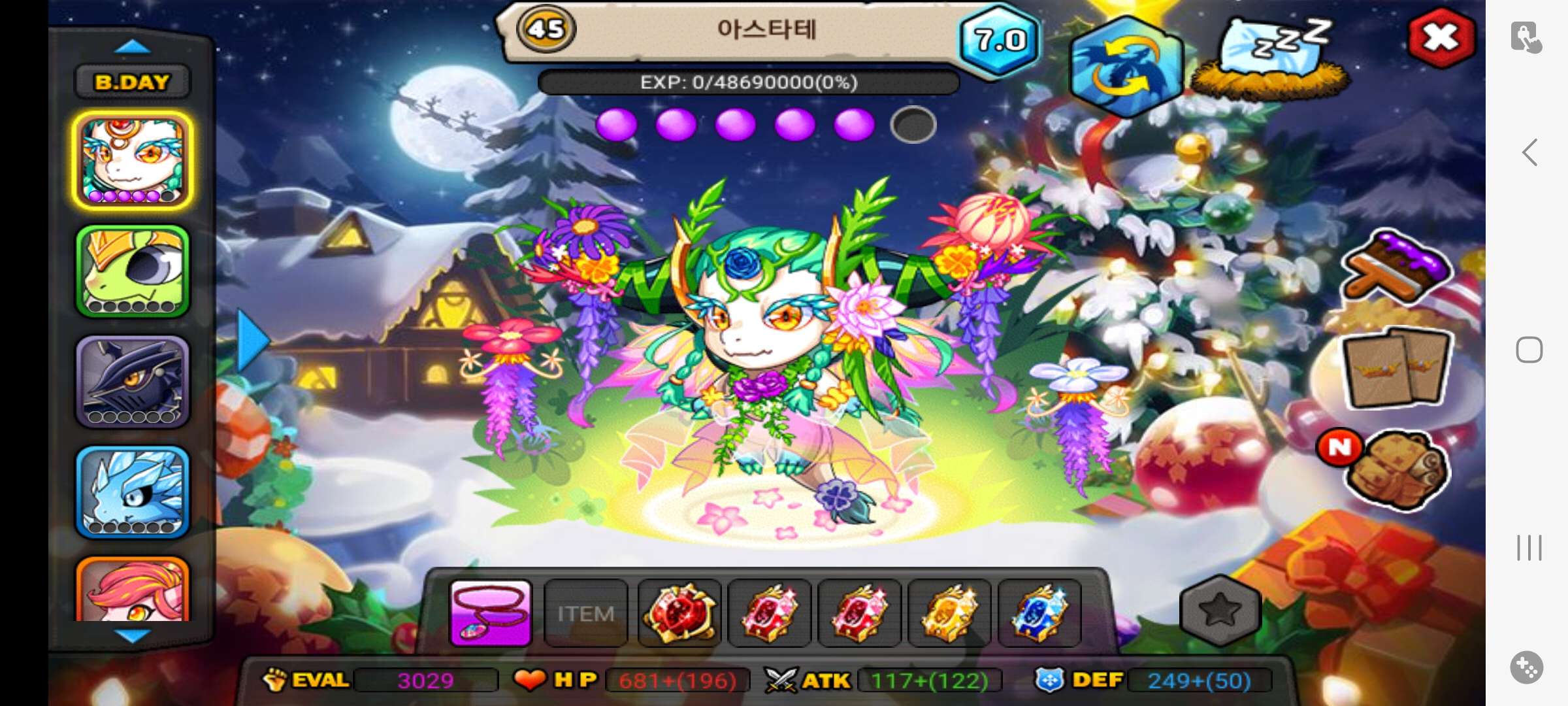Select the dark armored dragon portrait
The width and height of the screenshot is (1568, 706).
point(133,381)
